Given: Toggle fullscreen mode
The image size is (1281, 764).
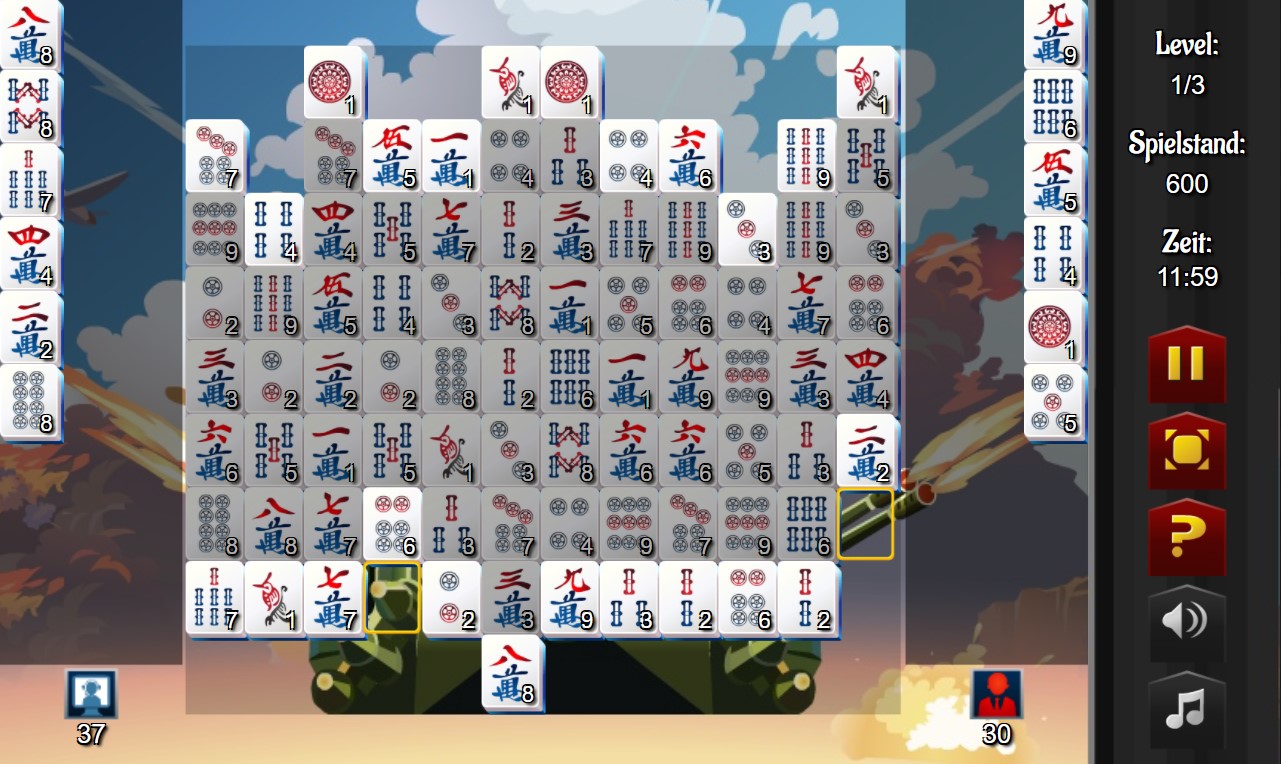Looking at the screenshot, I should (x=1186, y=452).
